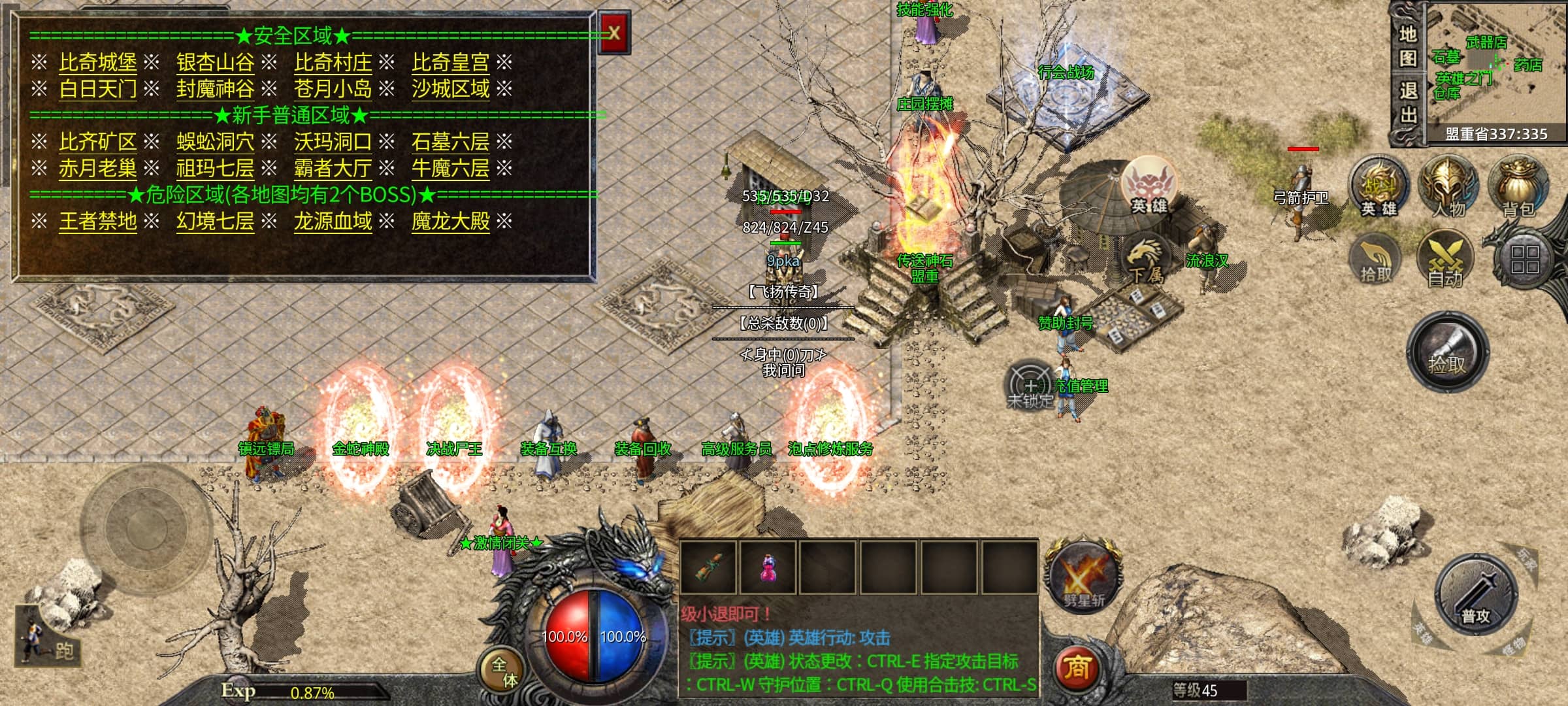
Task: Tap the large 捡取 pickup button
Action: click(x=1447, y=353)
